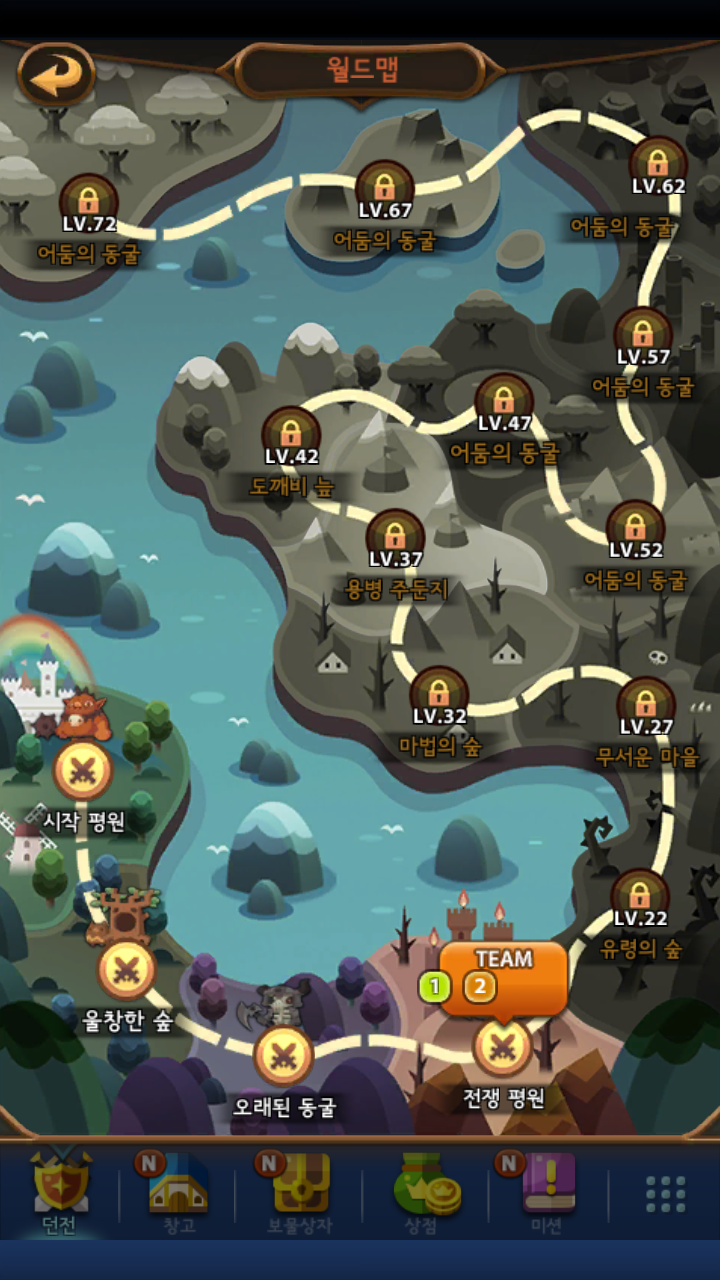The width and height of the screenshot is (720, 1280).
Task: Tap the locked LV.72 dungeon node
Action: (89, 203)
